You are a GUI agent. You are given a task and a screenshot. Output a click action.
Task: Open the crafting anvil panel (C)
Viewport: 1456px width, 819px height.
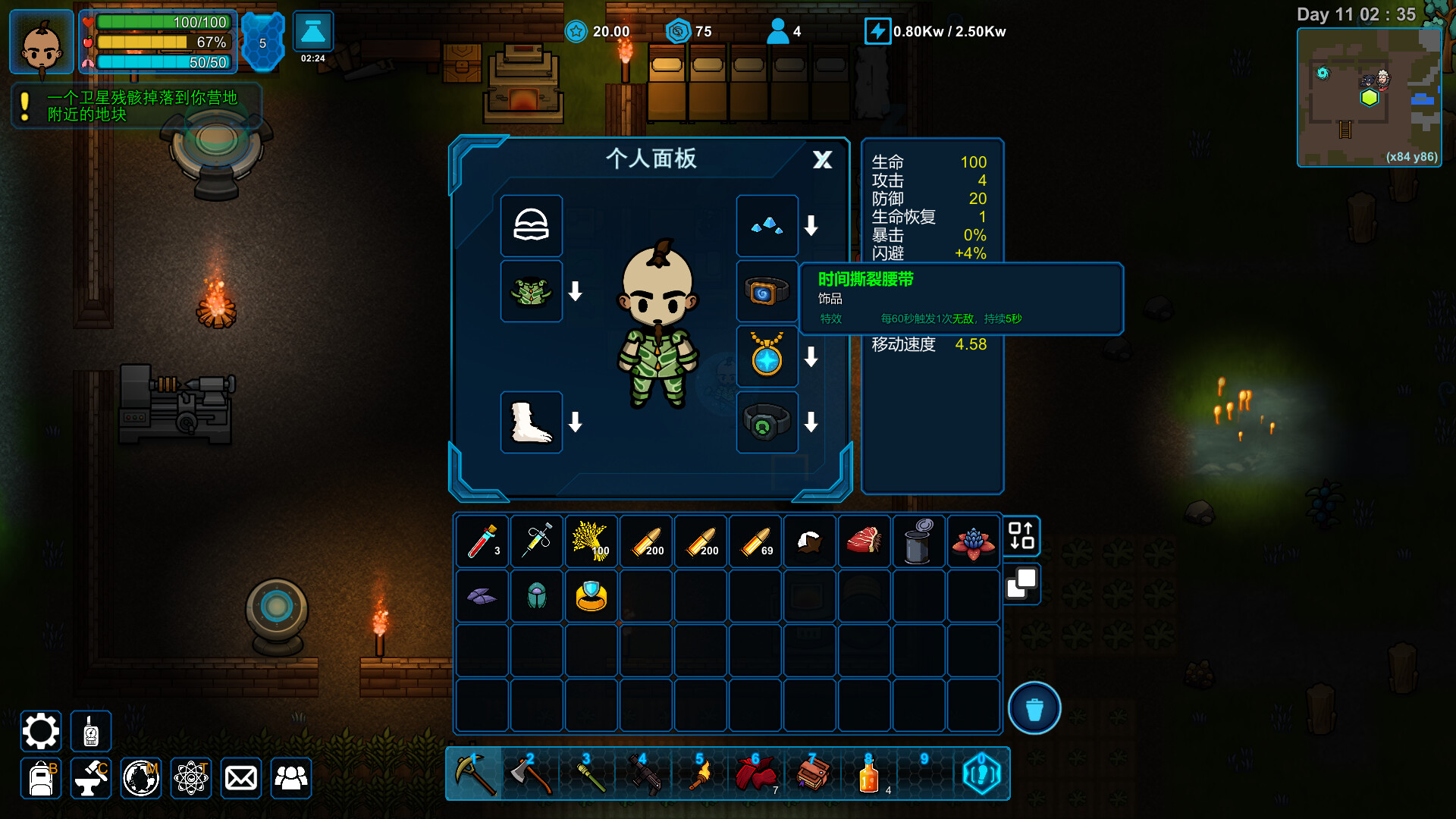[89, 778]
